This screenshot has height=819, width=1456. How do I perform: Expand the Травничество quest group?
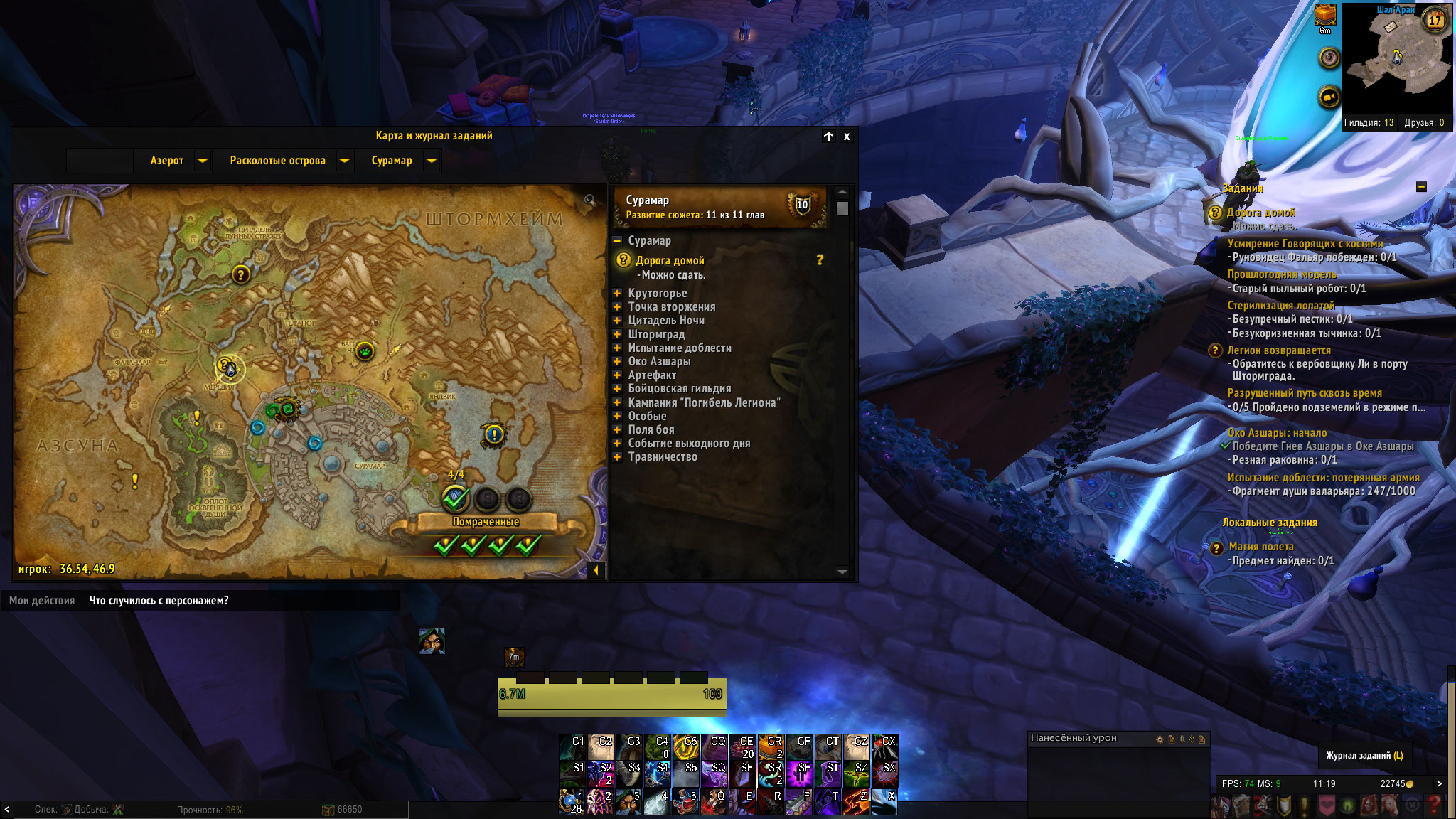click(x=617, y=457)
